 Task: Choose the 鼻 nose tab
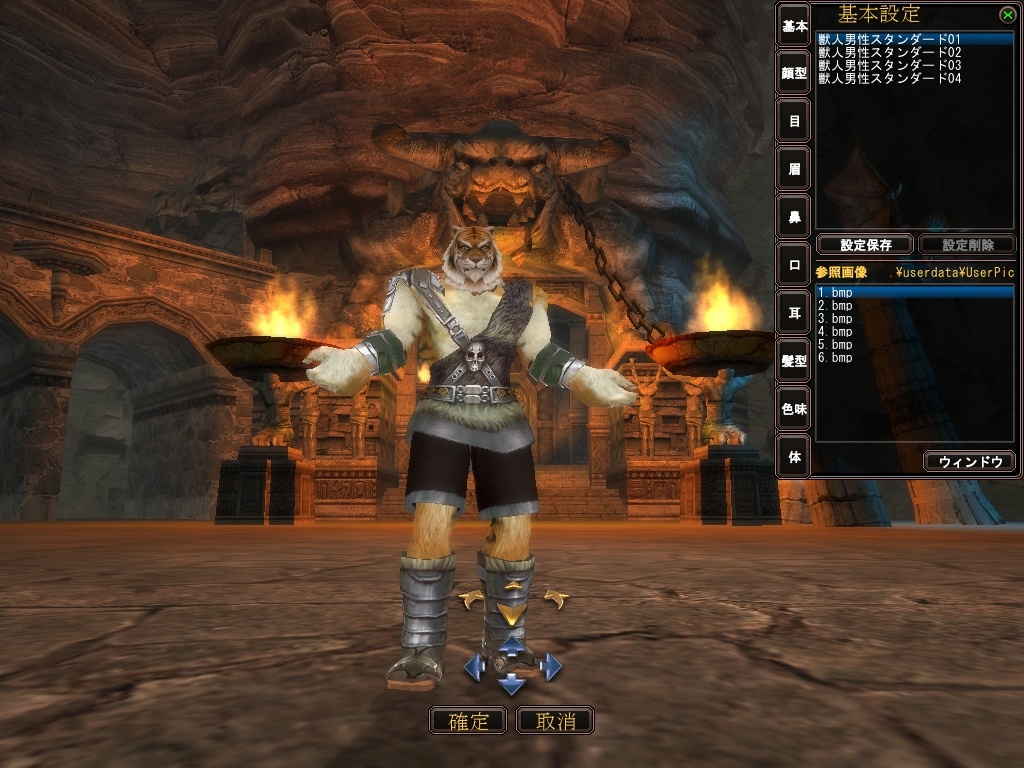(794, 217)
